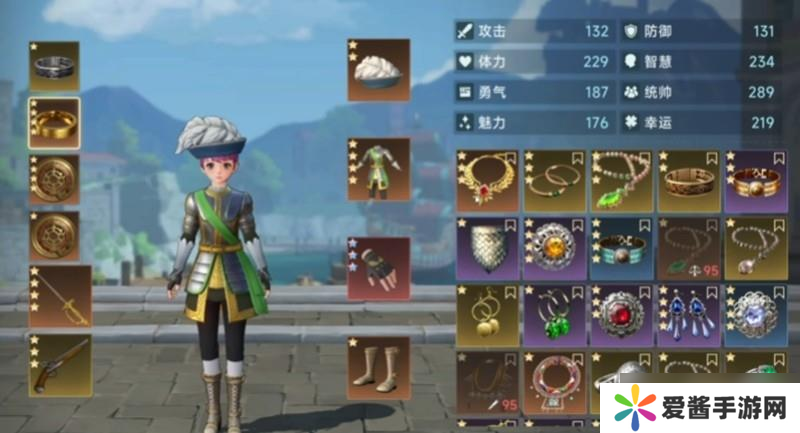Select the green gem hoop earrings
Viewport: 800px width, 433px height.
[554, 313]
